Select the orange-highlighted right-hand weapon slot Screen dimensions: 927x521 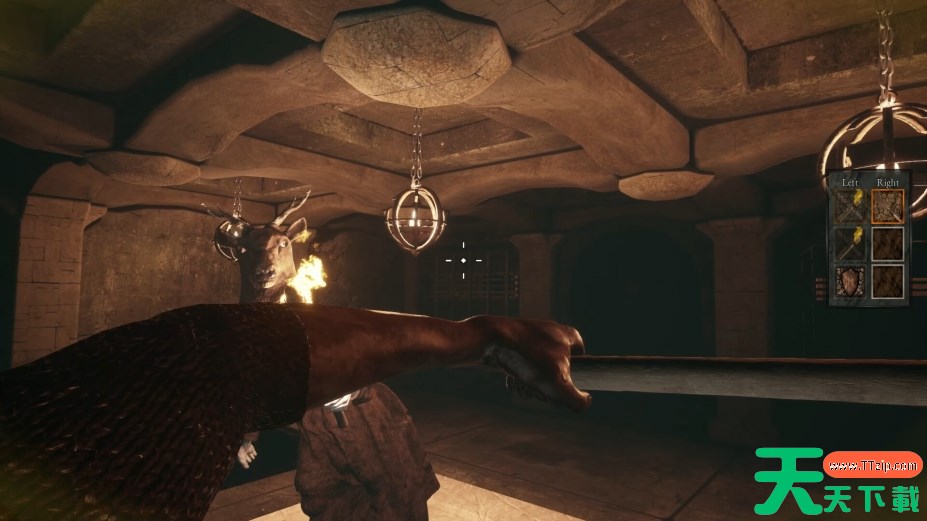coord(887,207)
